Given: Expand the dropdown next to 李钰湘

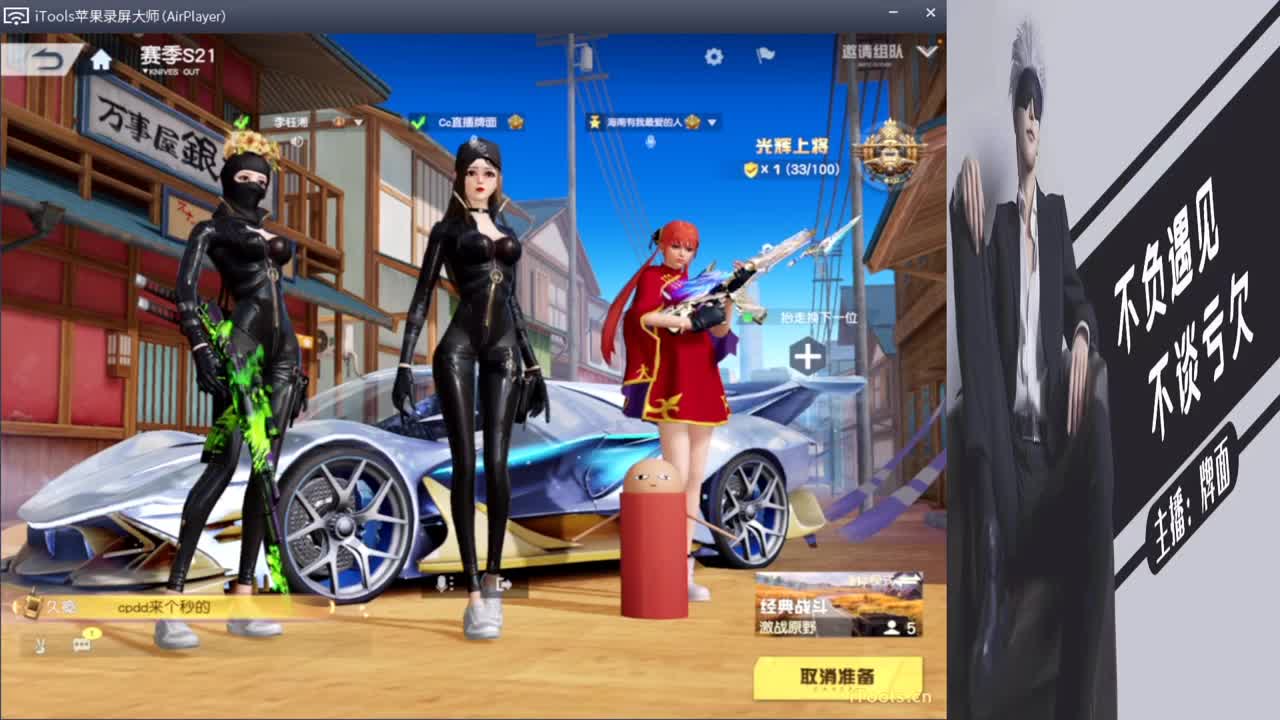Looking at the screenshot, I should pyautogui.click(x=357, y=123).
